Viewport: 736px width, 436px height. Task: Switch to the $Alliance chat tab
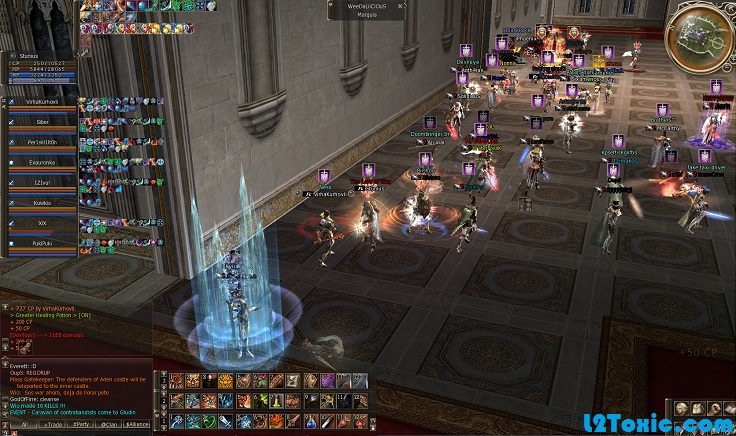pos(136,425)
